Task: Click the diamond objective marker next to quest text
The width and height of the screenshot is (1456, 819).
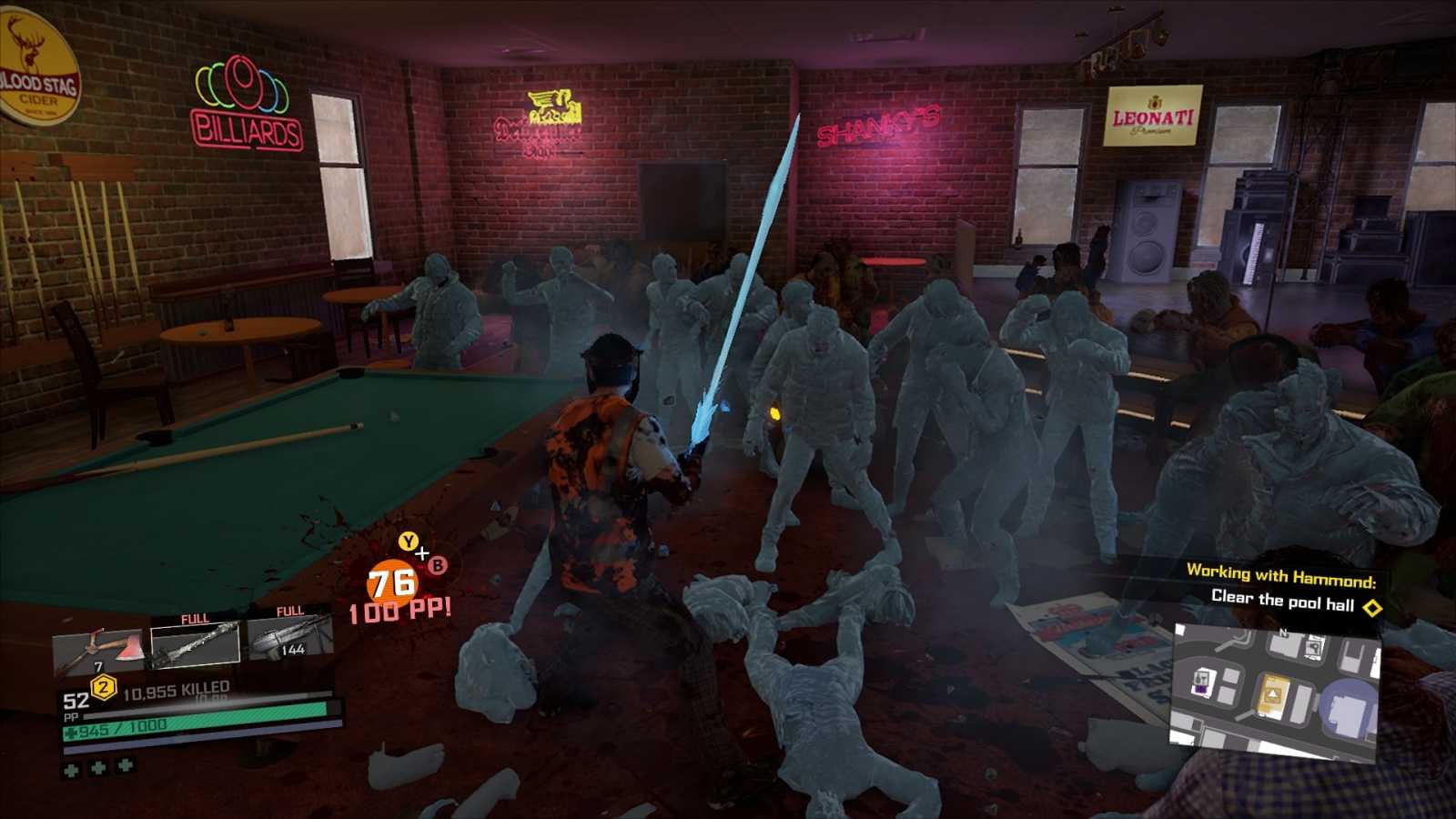Action: [1372, 606]
